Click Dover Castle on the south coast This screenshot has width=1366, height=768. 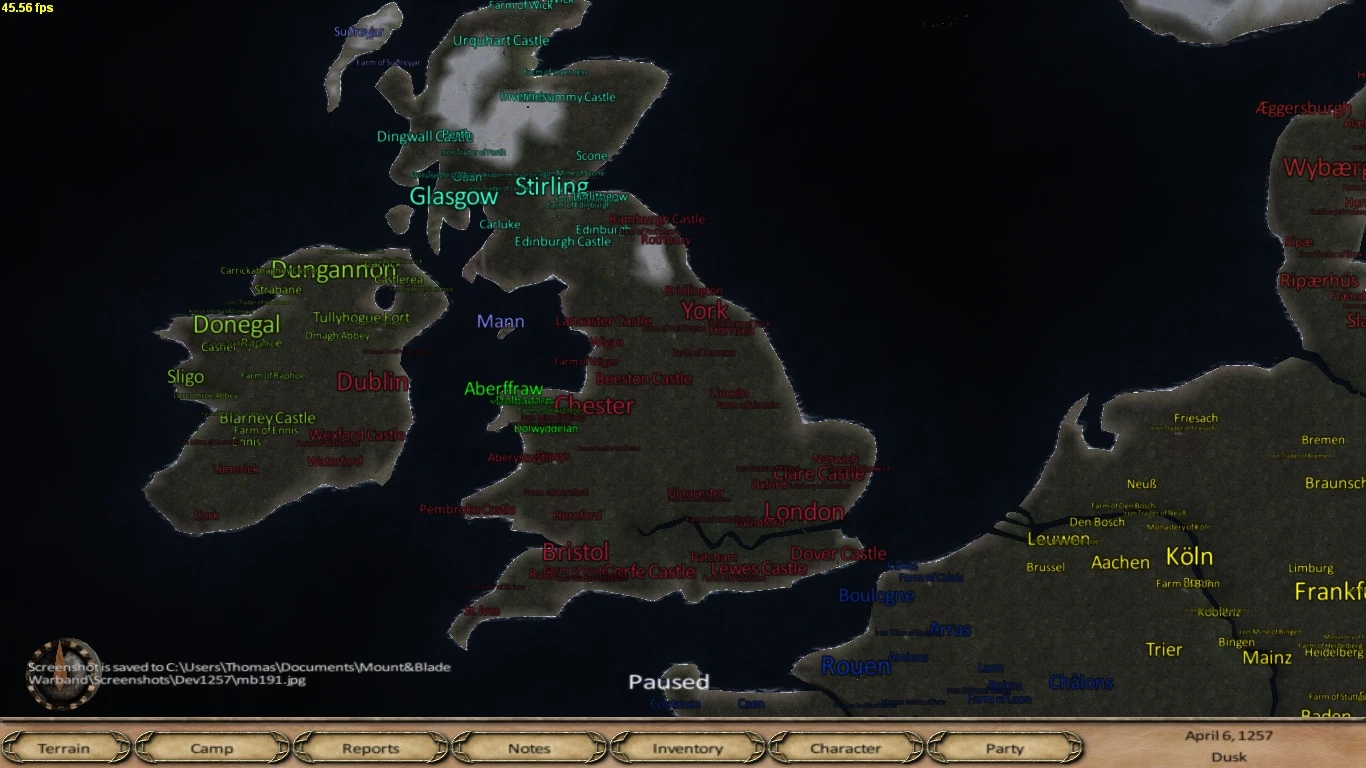pos(838,553)
